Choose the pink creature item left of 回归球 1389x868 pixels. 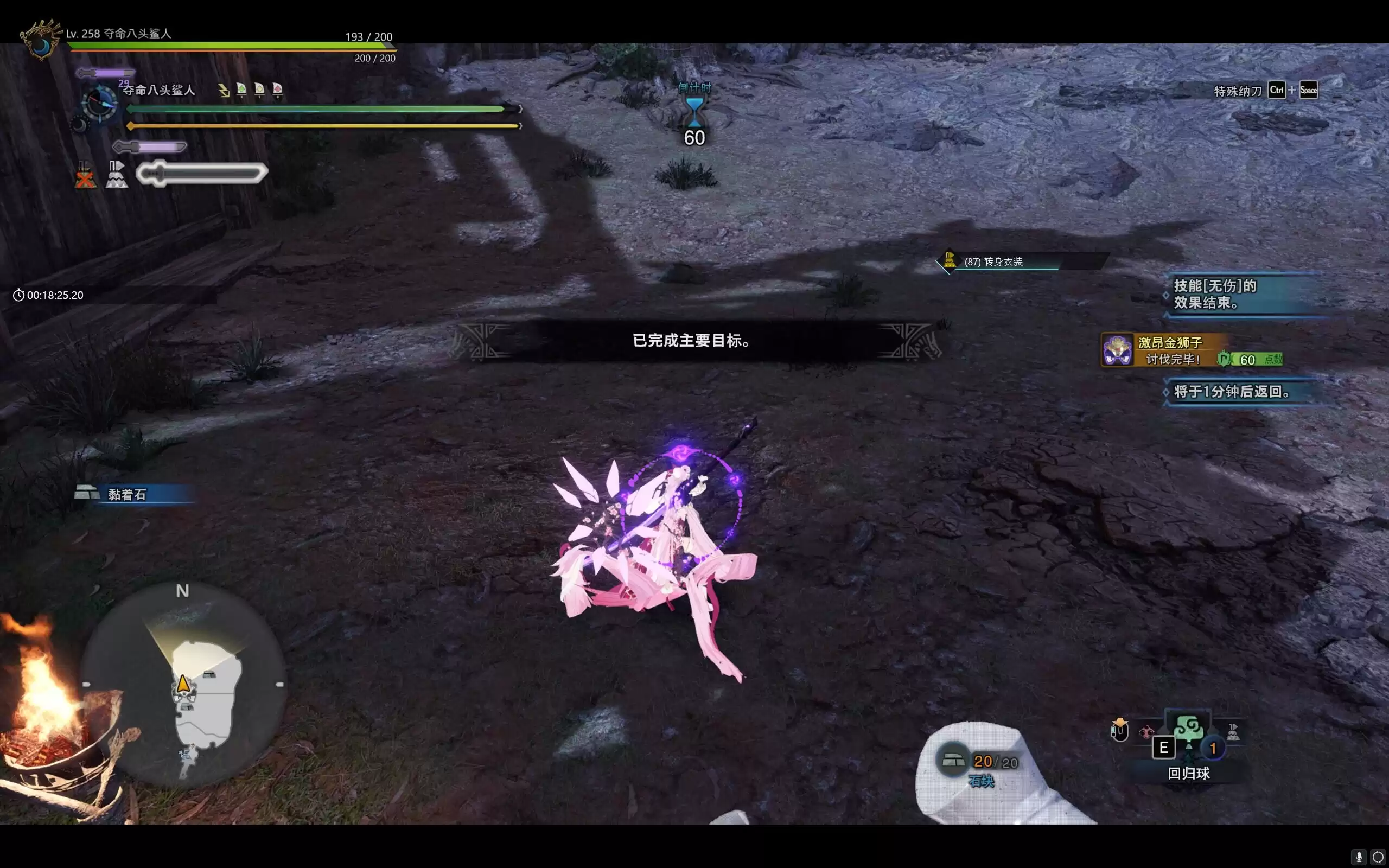tap(1146, 732)
